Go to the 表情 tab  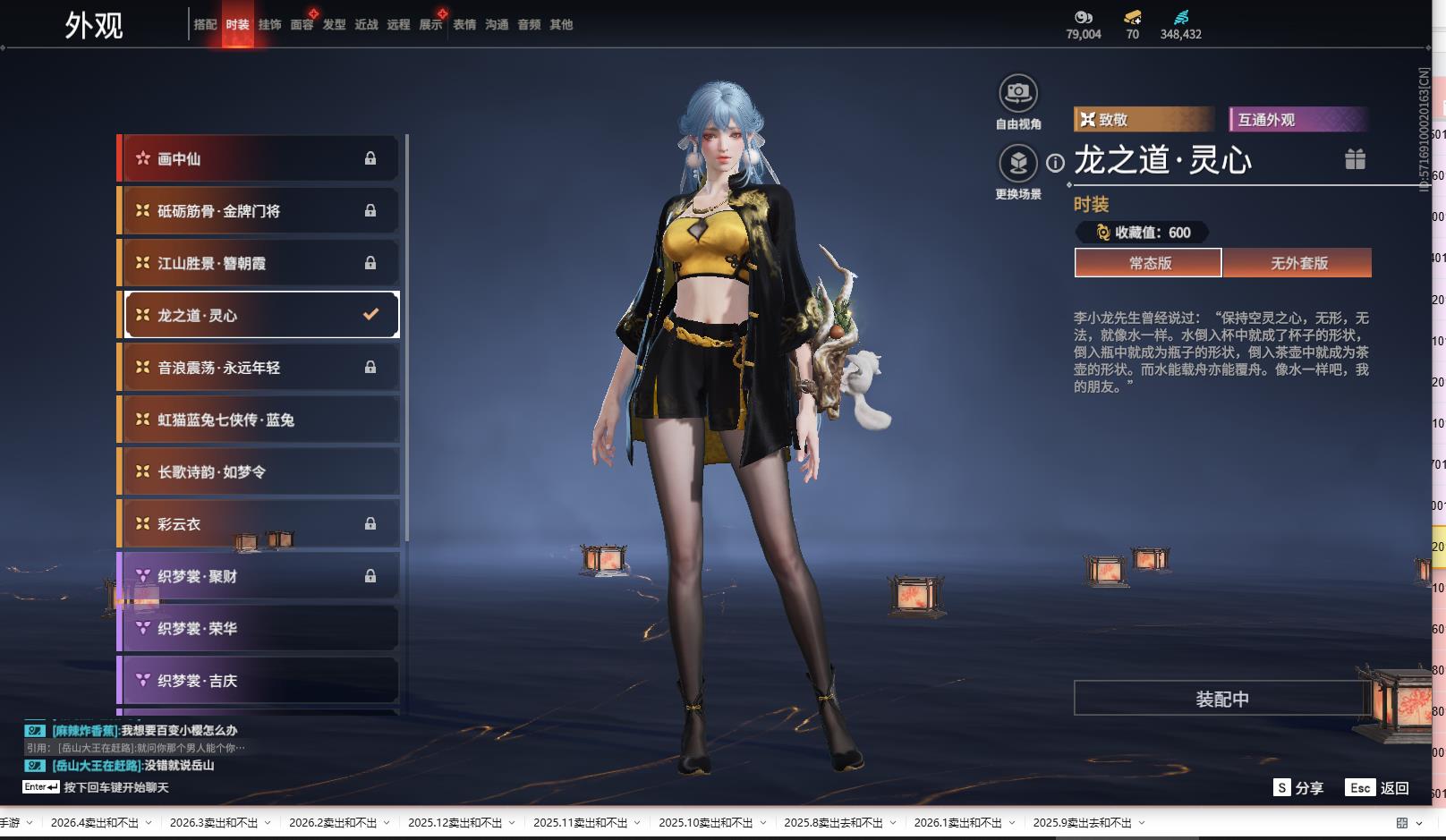pyautogui.click(x=464, y=25)
